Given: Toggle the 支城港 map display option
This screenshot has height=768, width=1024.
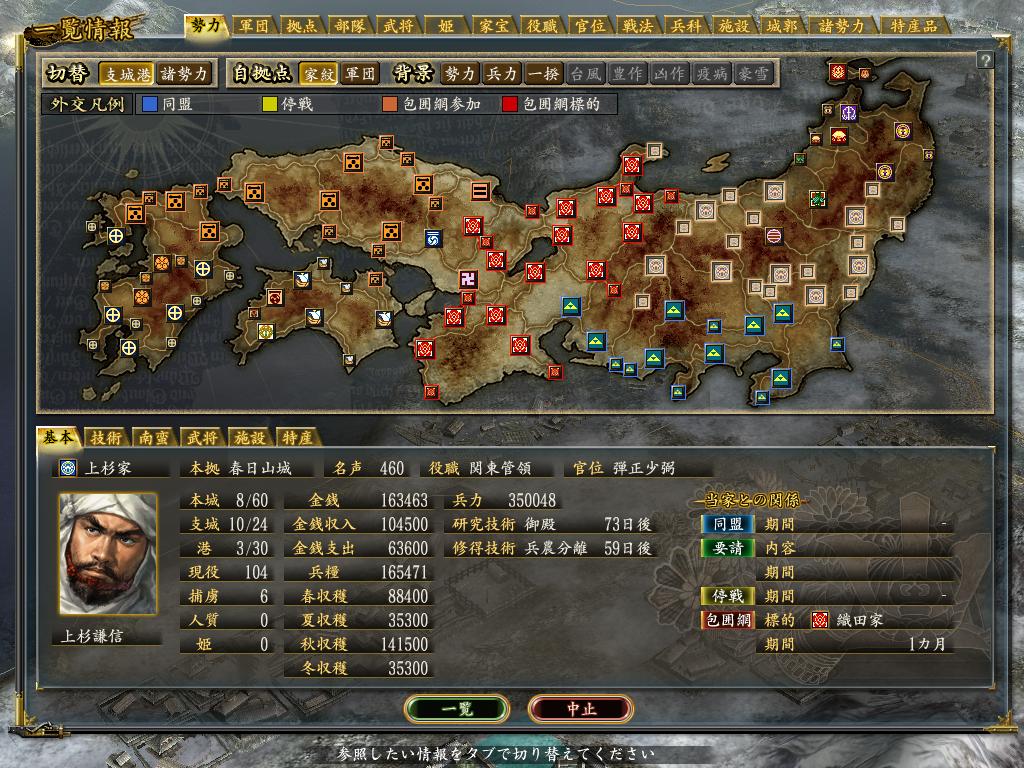Looking at the screenshot, I should [x=126, y=74].
